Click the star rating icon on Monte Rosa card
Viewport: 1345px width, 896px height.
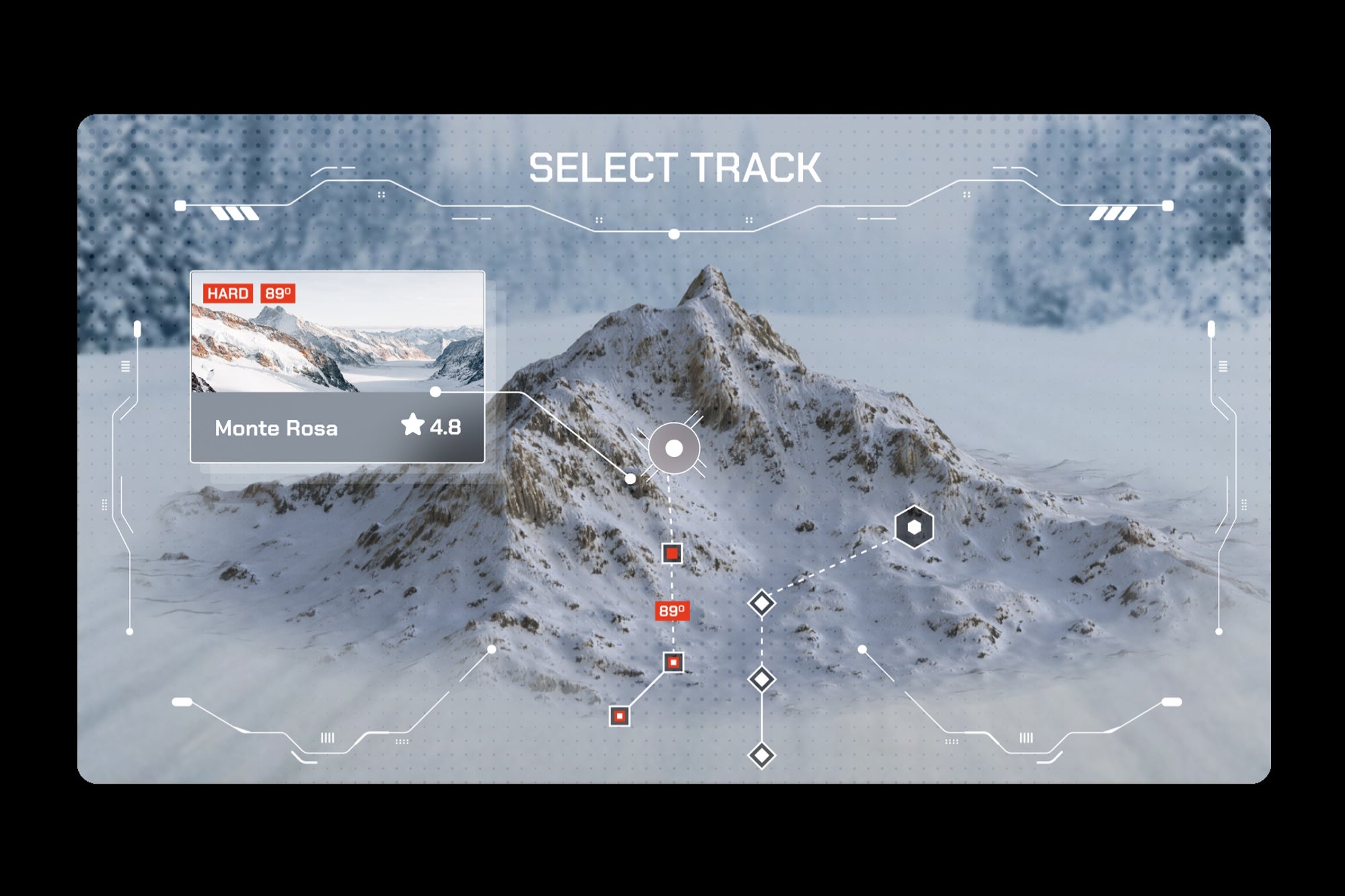412,426
